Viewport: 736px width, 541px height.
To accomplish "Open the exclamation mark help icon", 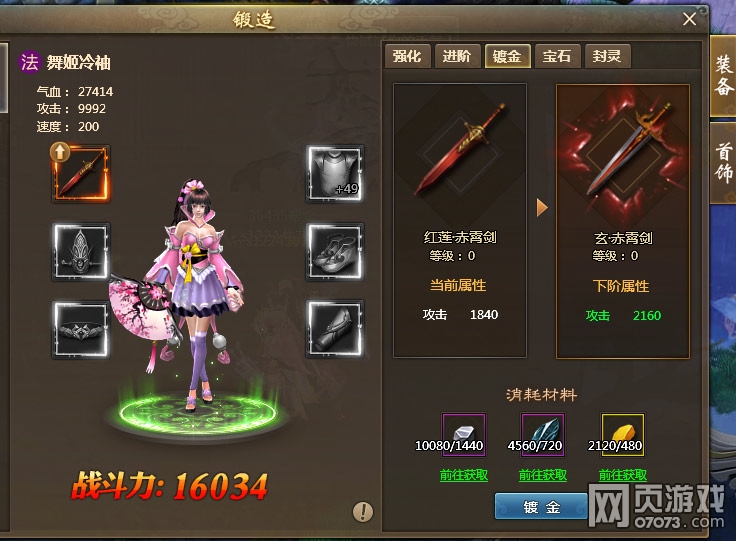I will tap(363, 513).
